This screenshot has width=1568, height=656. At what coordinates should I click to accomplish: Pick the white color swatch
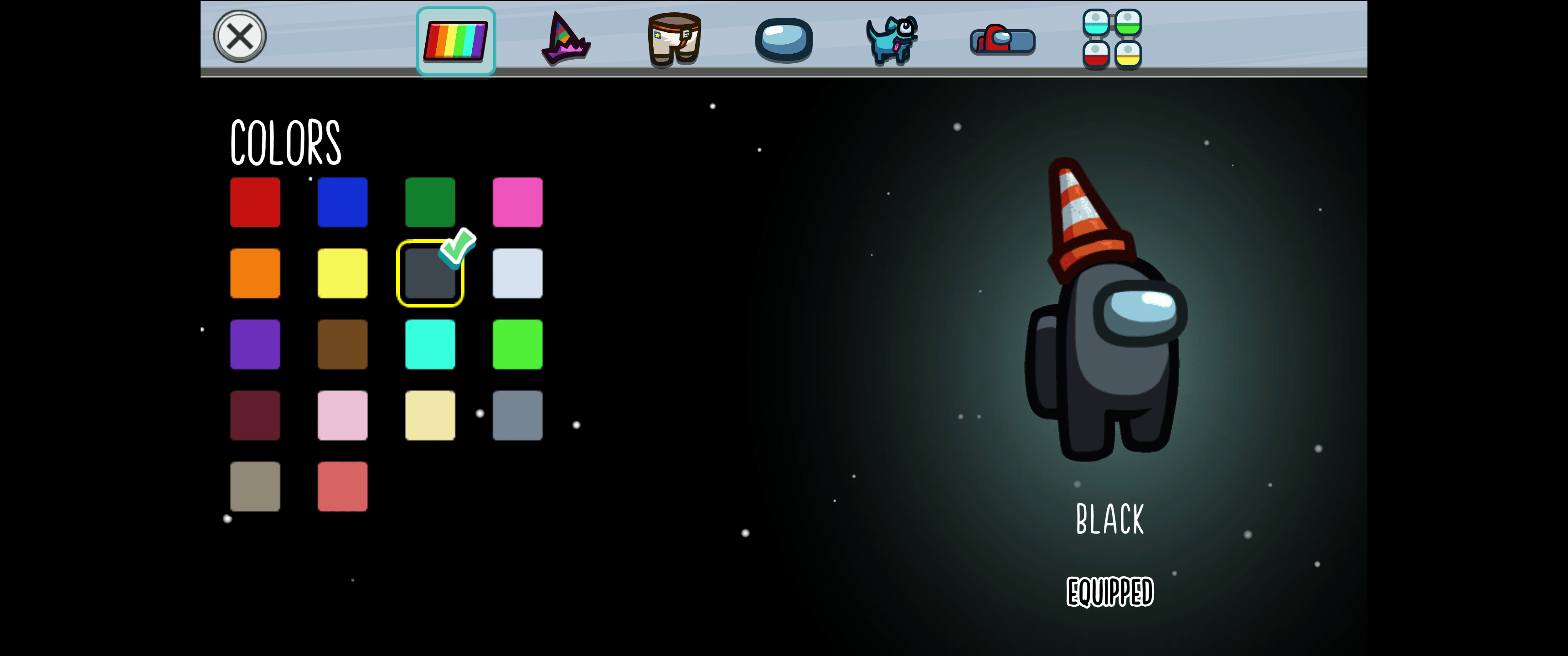[518, 273]
